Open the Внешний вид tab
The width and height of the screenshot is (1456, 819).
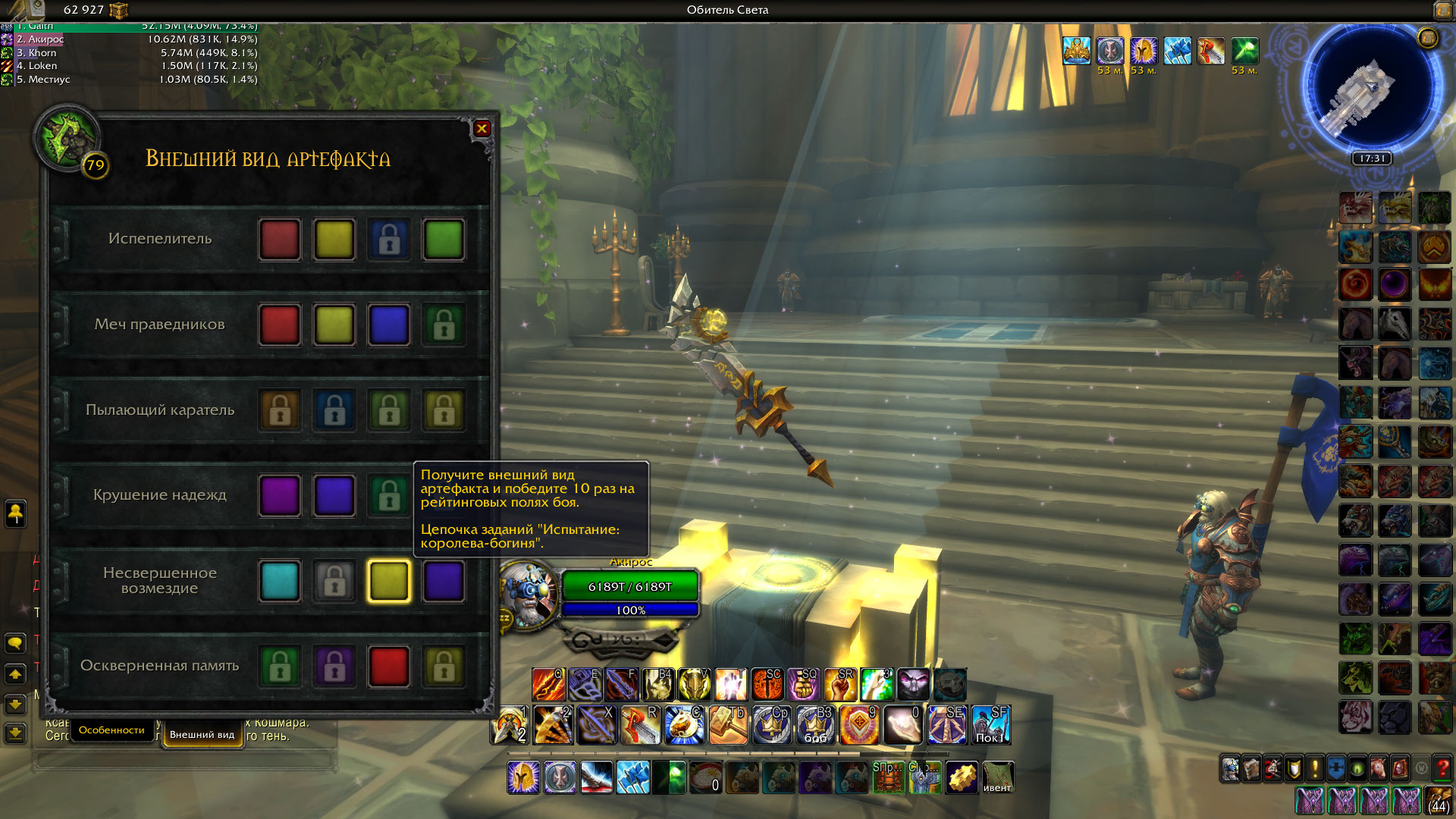coord(202,734)
